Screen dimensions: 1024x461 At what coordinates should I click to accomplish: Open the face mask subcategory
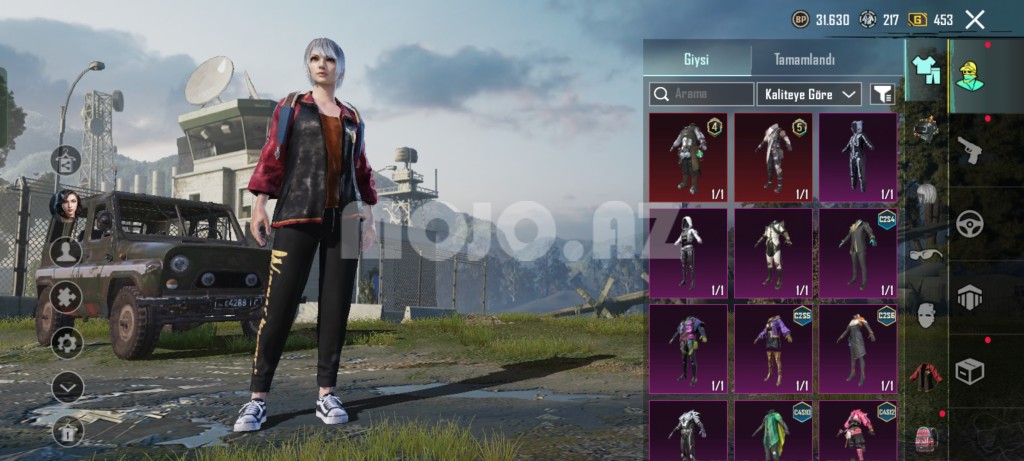click(926, 315)
